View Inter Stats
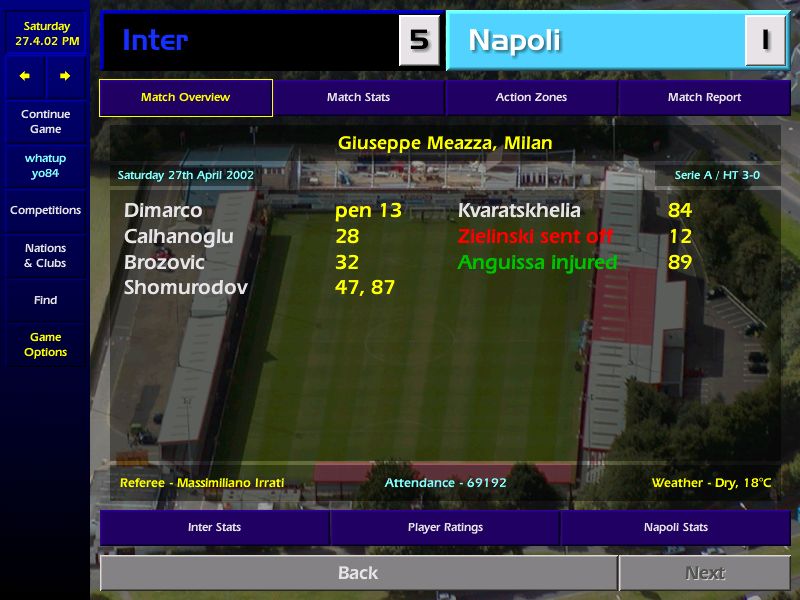800x600 pixels. click(x=214, y=528)
